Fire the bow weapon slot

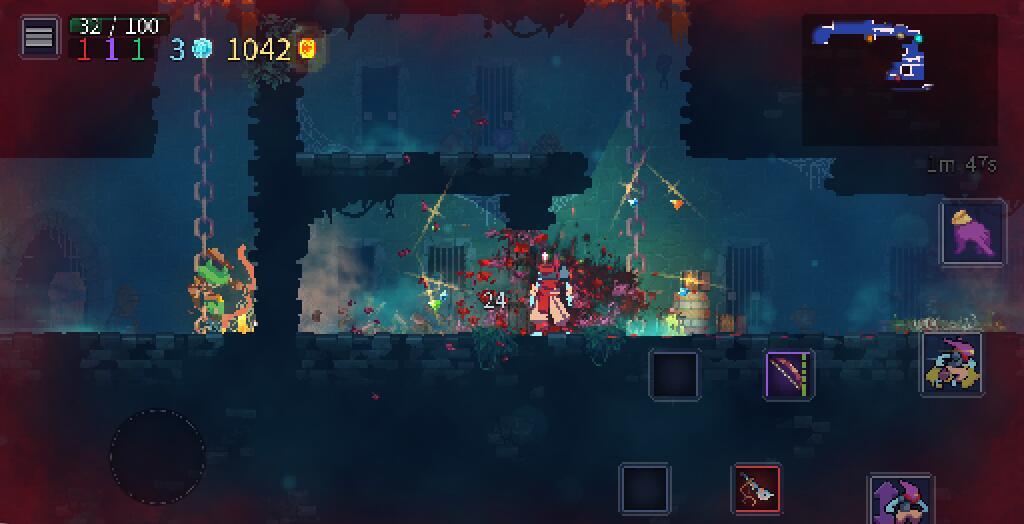tap(790, 375)
